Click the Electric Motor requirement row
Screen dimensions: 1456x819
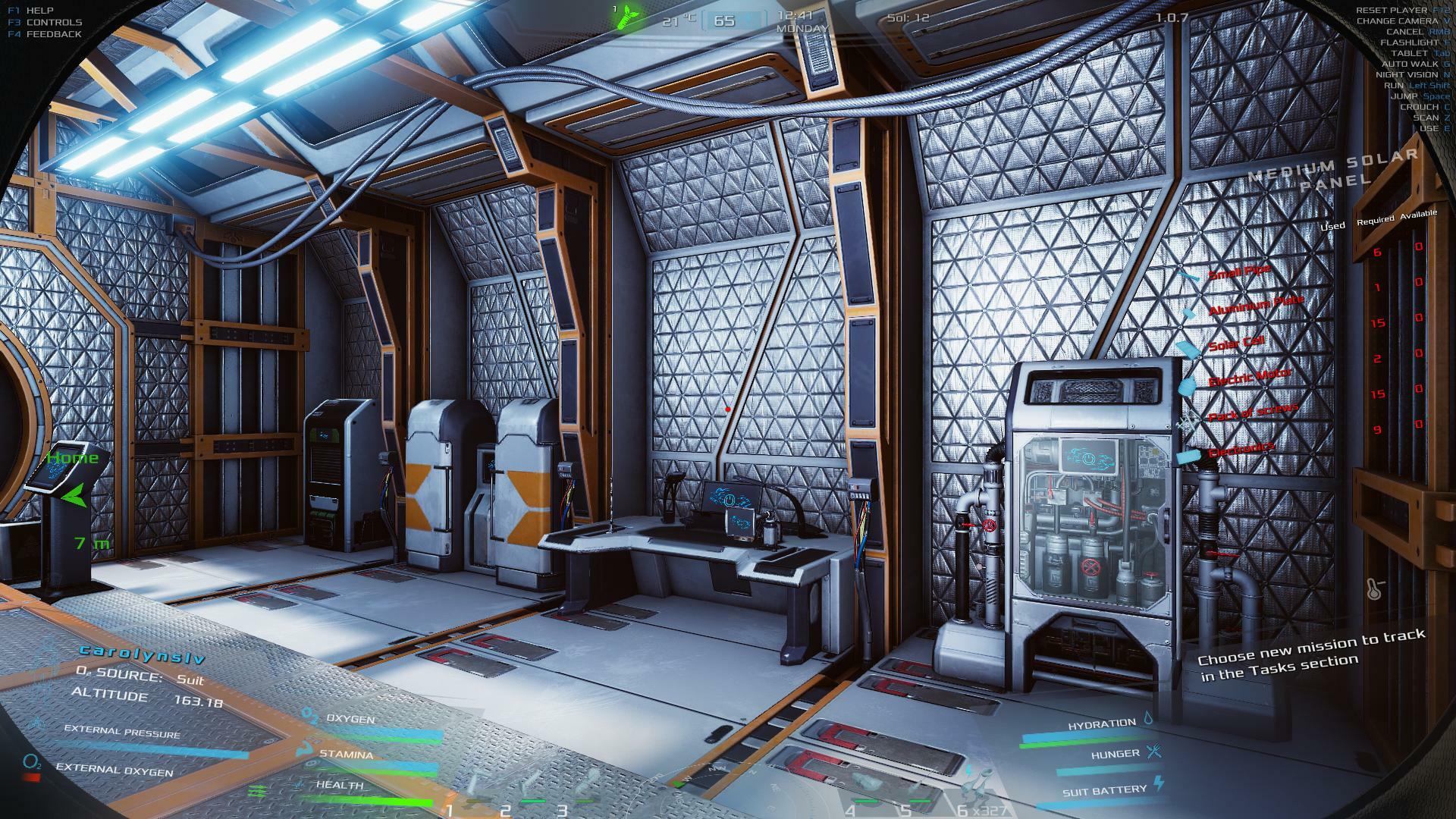(x=1249, y=377)
